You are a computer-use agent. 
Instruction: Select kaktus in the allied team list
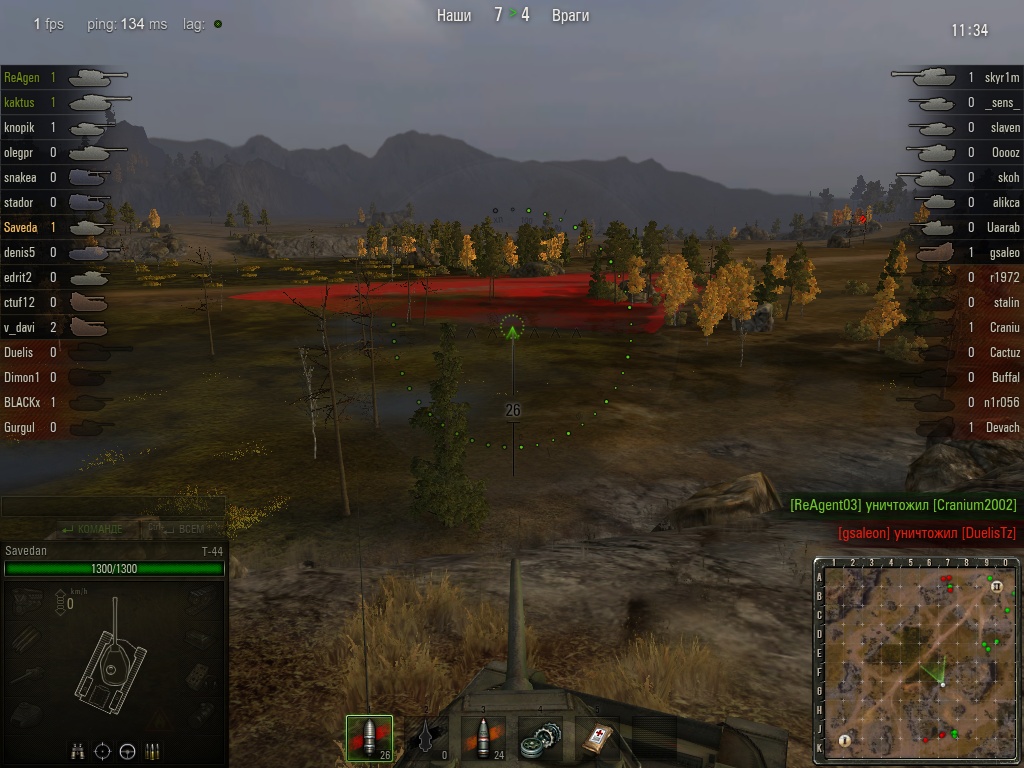coord(20,102)
